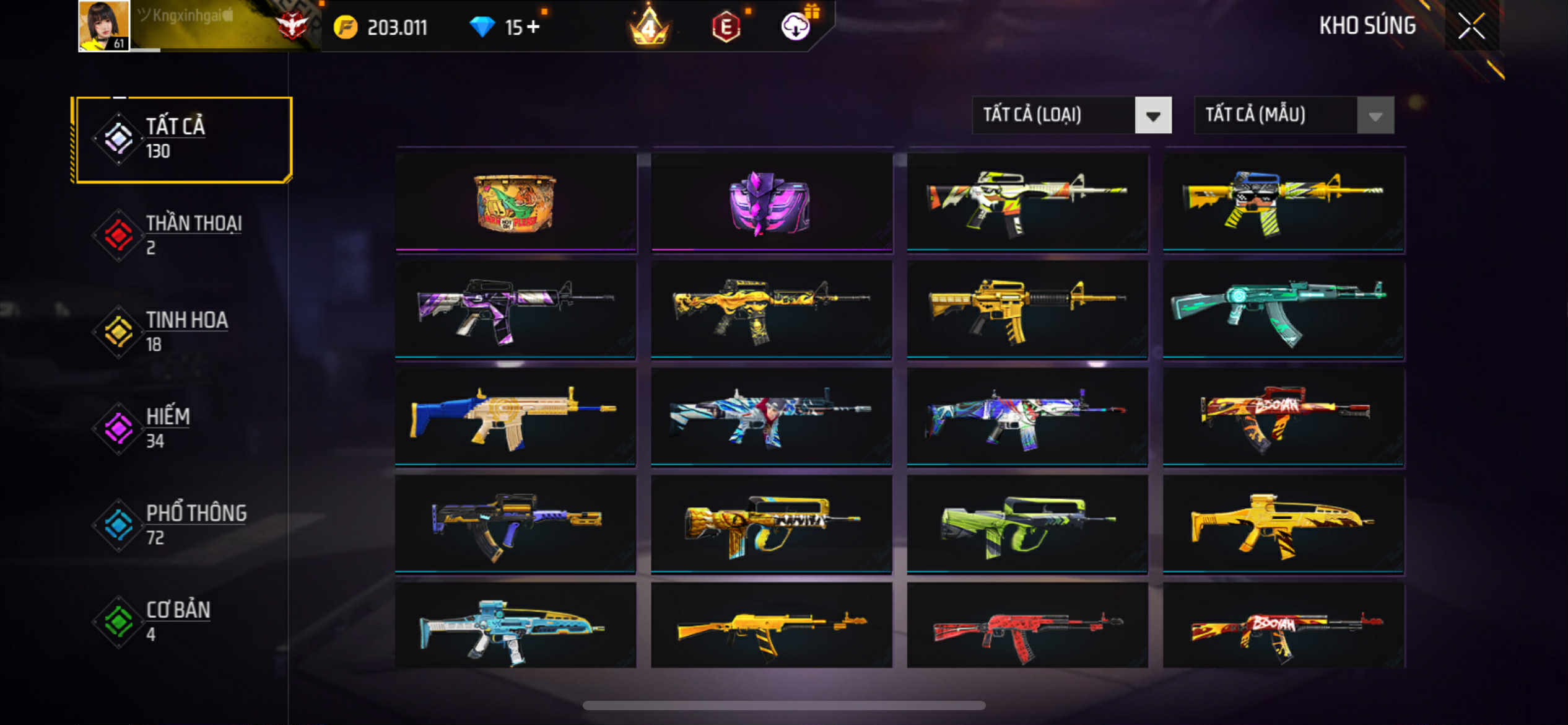The width and height of the screenshot is (1568, 725).
Task: Close the Kho Súng weapon armory
Action: pos(1471,26)
